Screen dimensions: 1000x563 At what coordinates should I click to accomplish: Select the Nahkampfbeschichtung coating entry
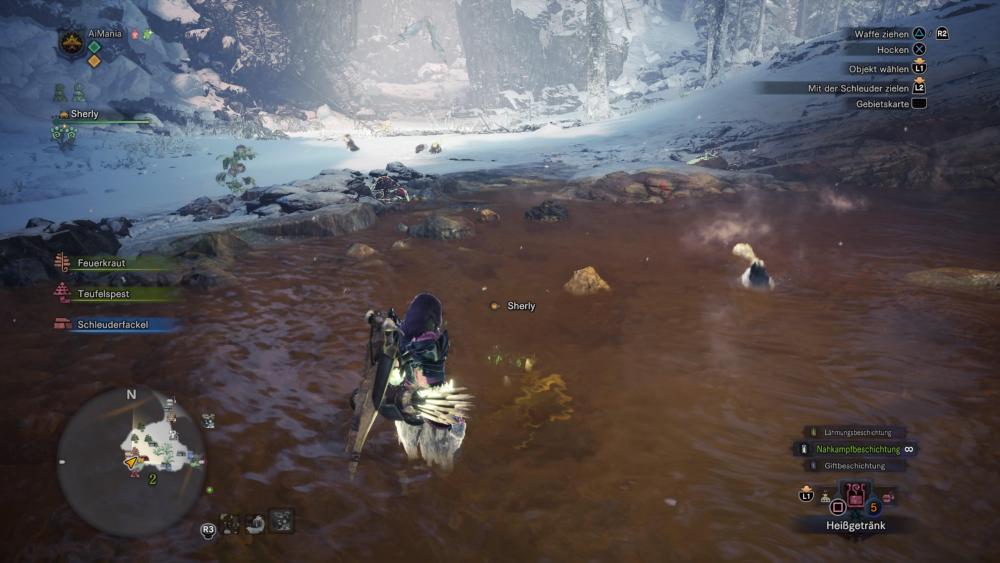click(x=856, y=449)
